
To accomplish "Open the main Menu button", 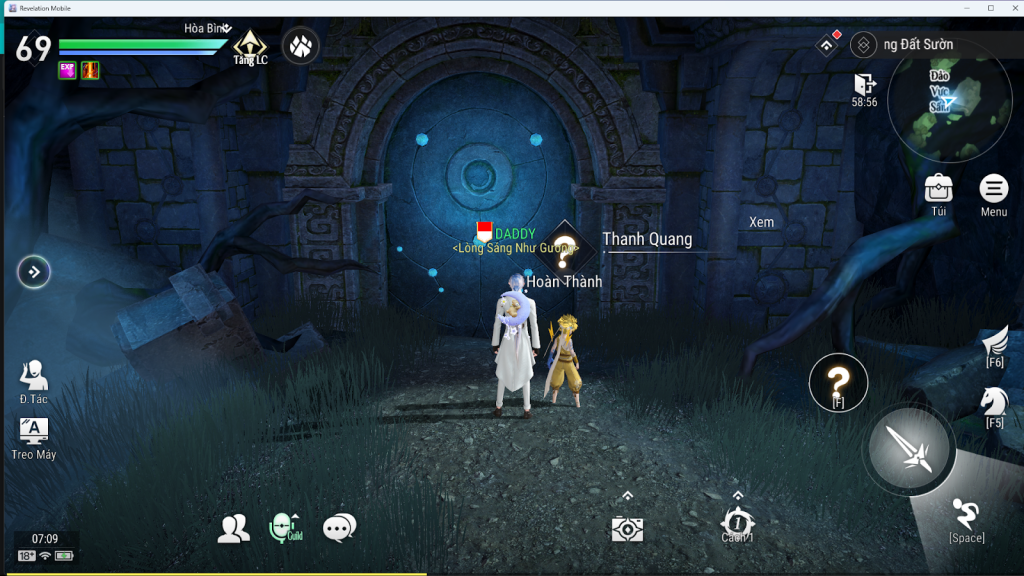I will (993, 189).
